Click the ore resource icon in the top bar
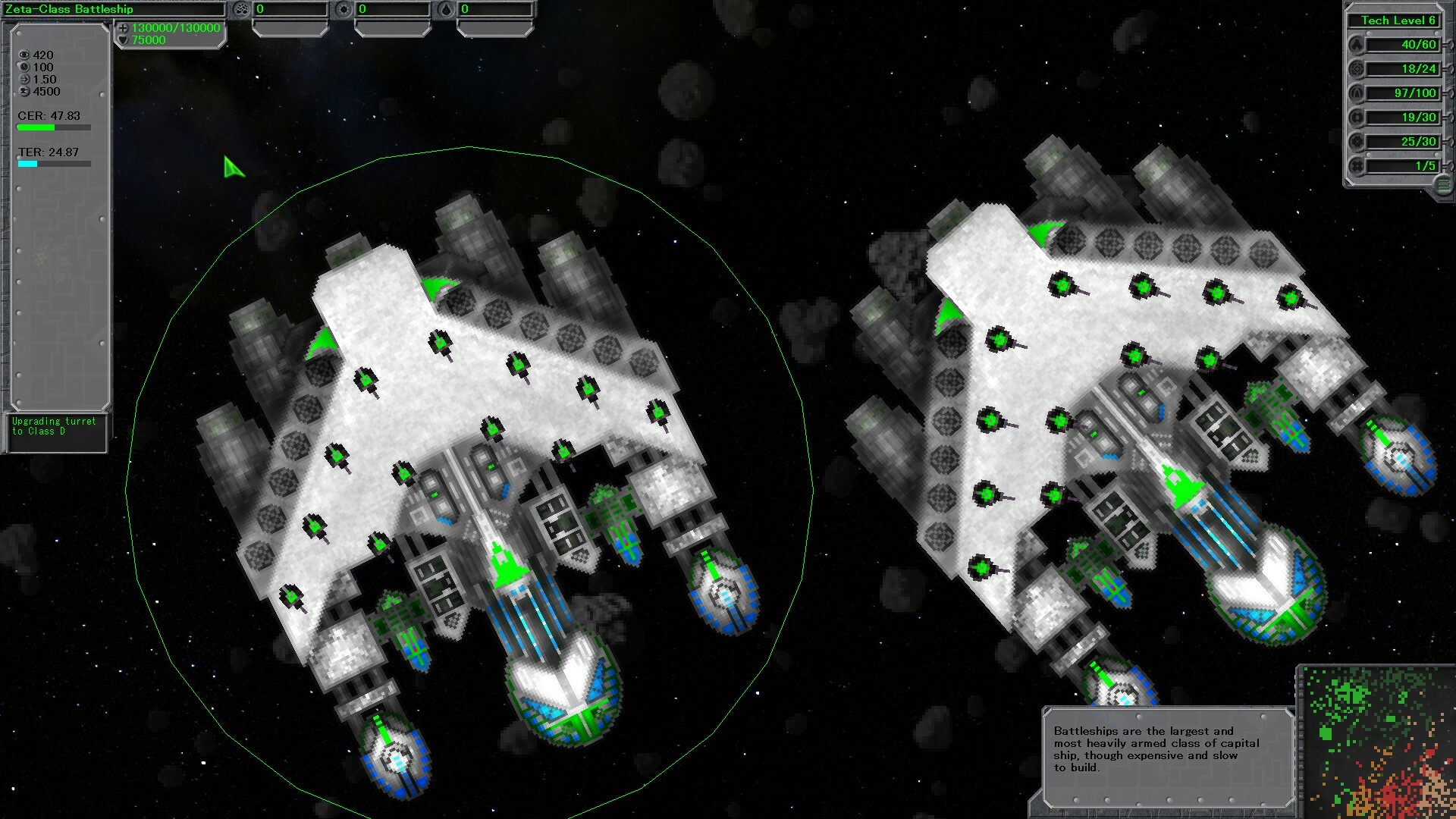The height and width of the screenshot is (819, 1456). [x=241, y=10]
